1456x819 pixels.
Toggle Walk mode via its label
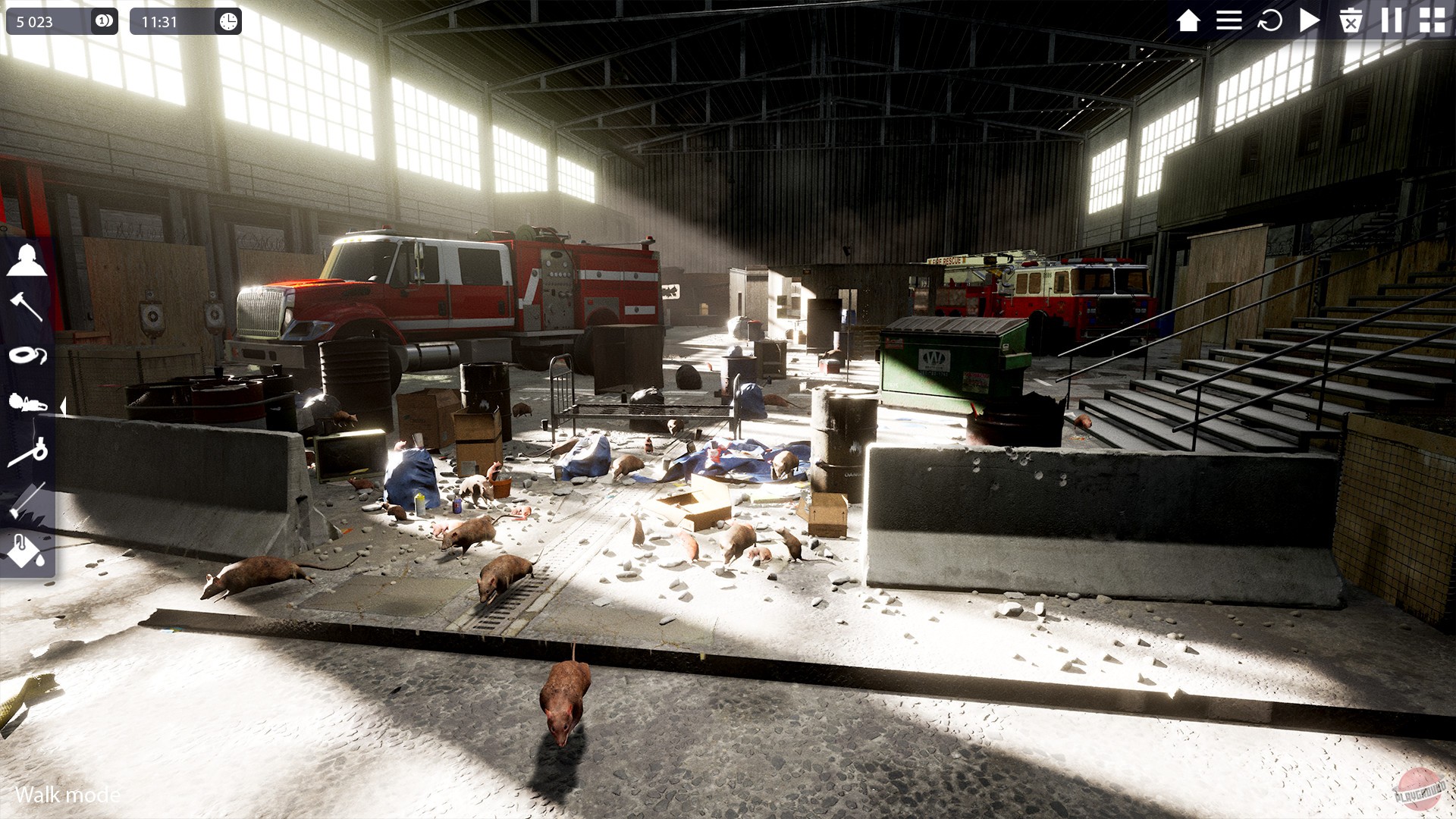67,795
